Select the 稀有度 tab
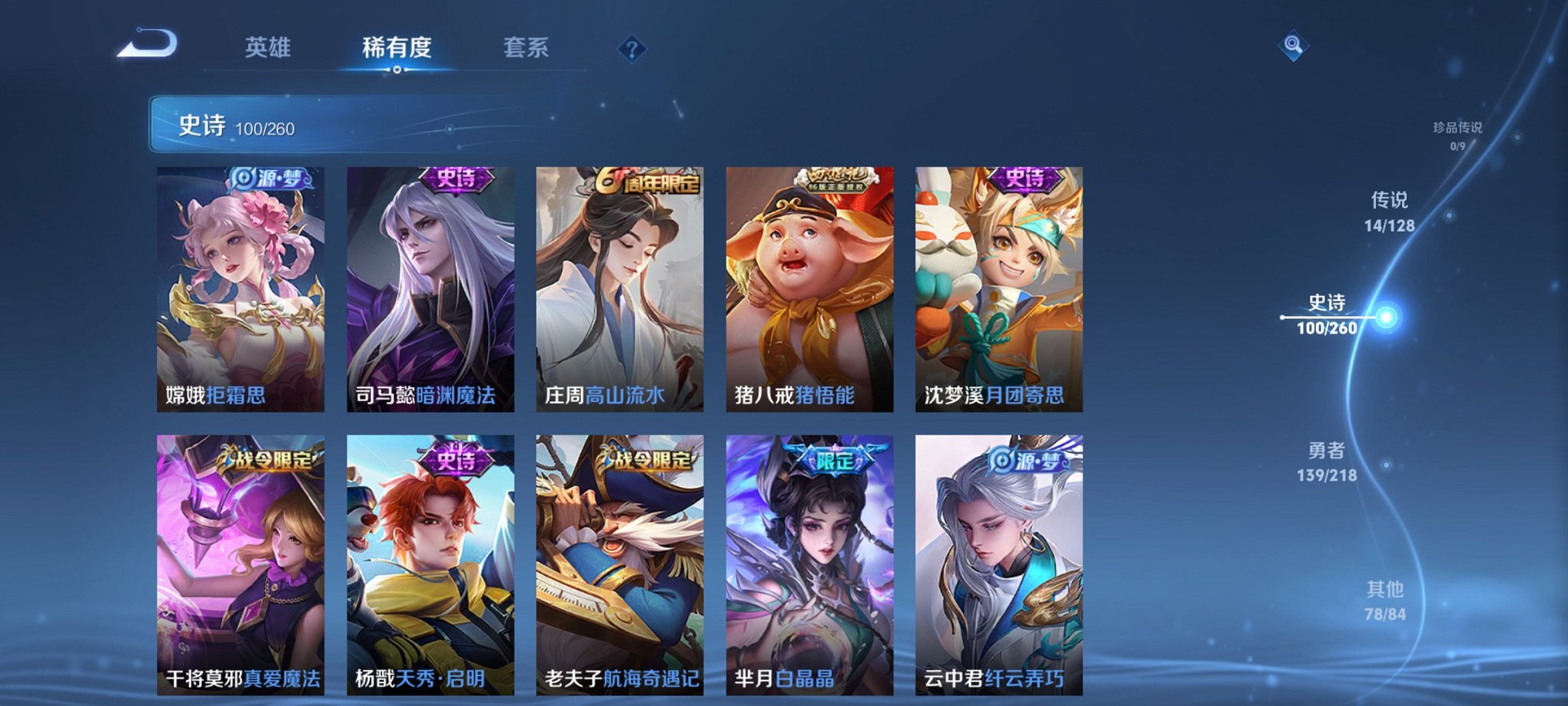This screenshot has height=706, width=1568. [397, 48]
